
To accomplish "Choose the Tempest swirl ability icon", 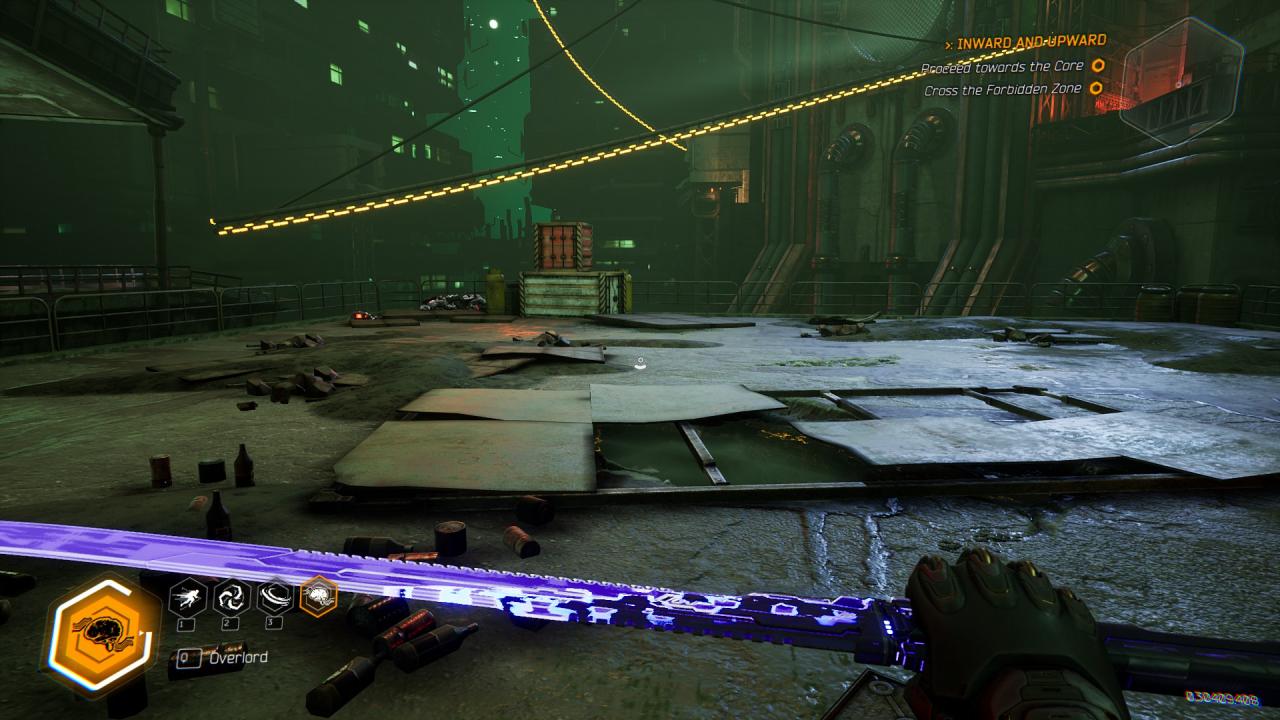I will pos(231,597).
